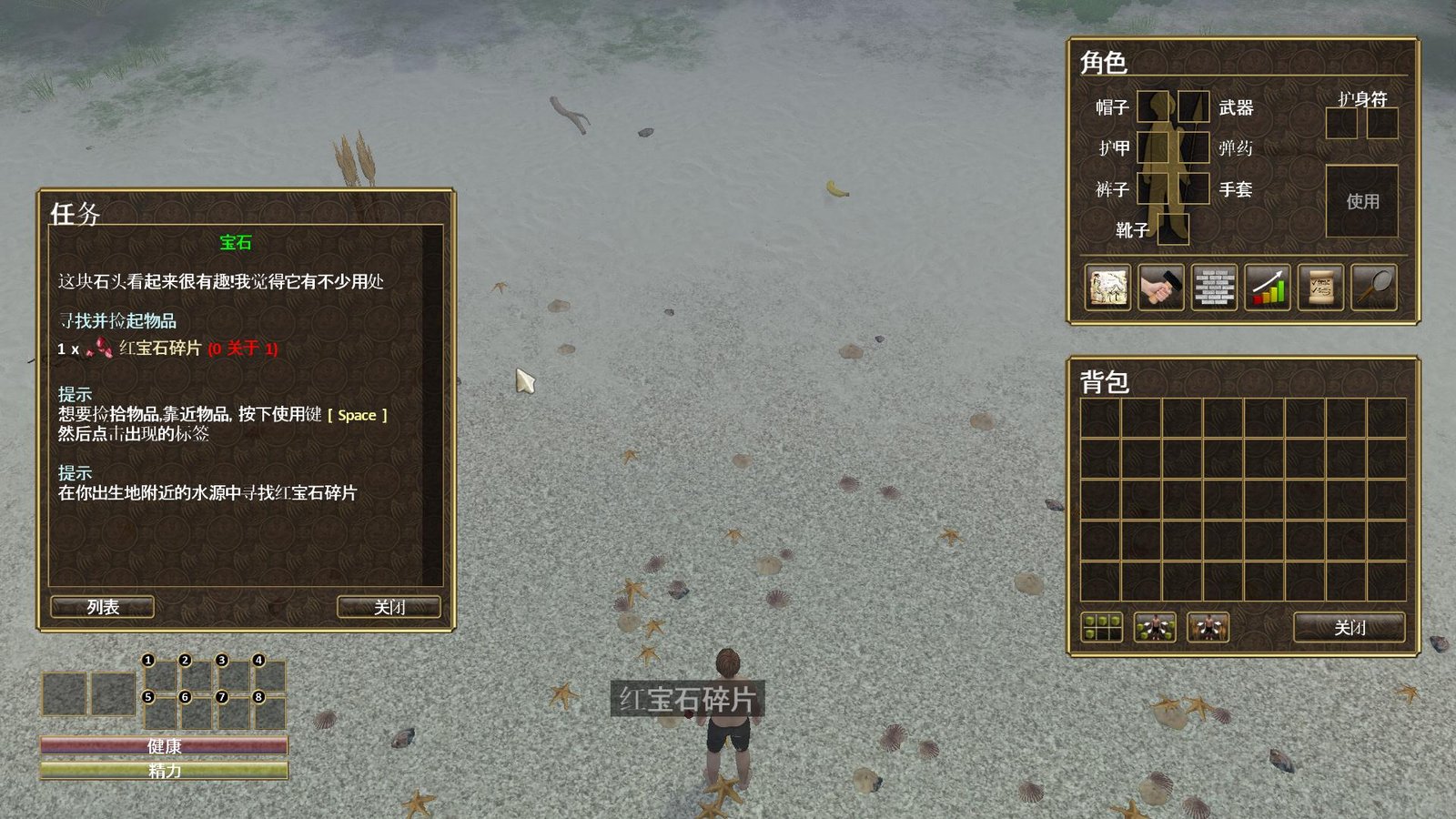
Task: Close the quest window with 关闭
Action: pyautogui.click(x=388, y=606)
